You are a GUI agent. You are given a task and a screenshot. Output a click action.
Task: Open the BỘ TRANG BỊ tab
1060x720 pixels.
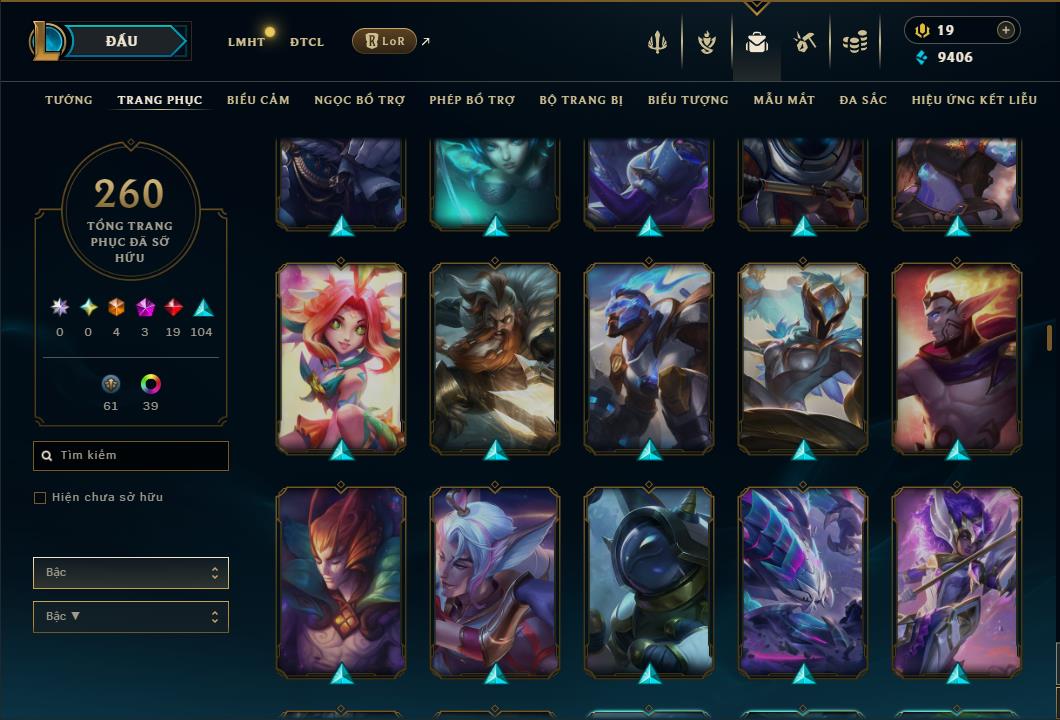tap(581, 100)
